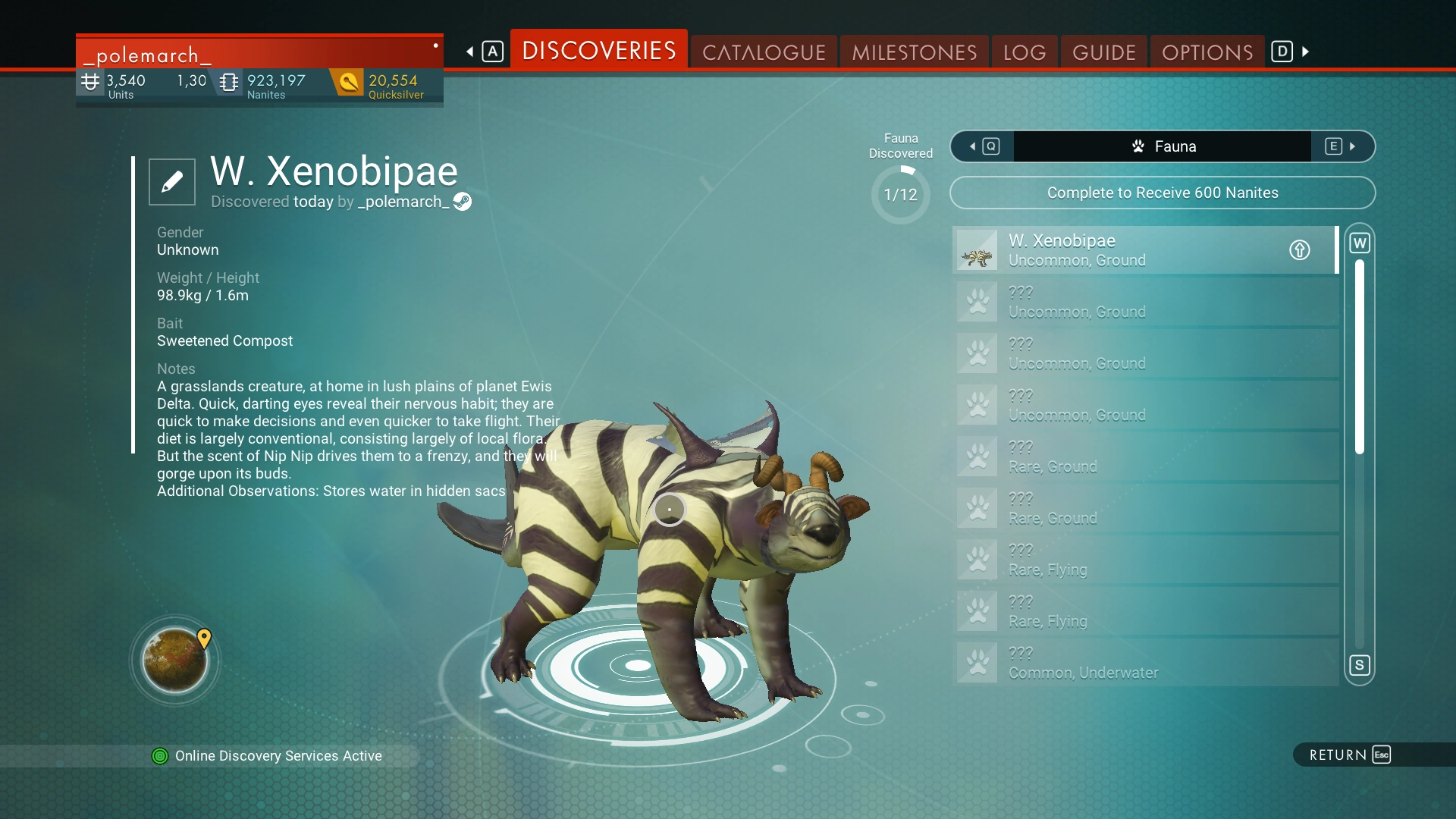The image size is (1456, 819).
Task: Rename creature with the pencil edit button
Action: [172, 182]
